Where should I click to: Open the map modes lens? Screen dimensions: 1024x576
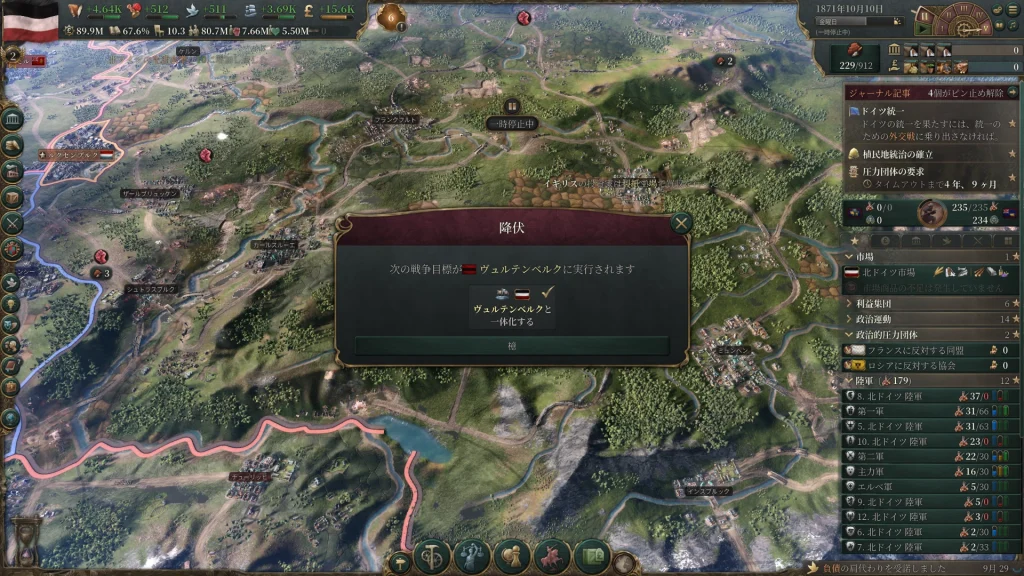click(591, 556)
